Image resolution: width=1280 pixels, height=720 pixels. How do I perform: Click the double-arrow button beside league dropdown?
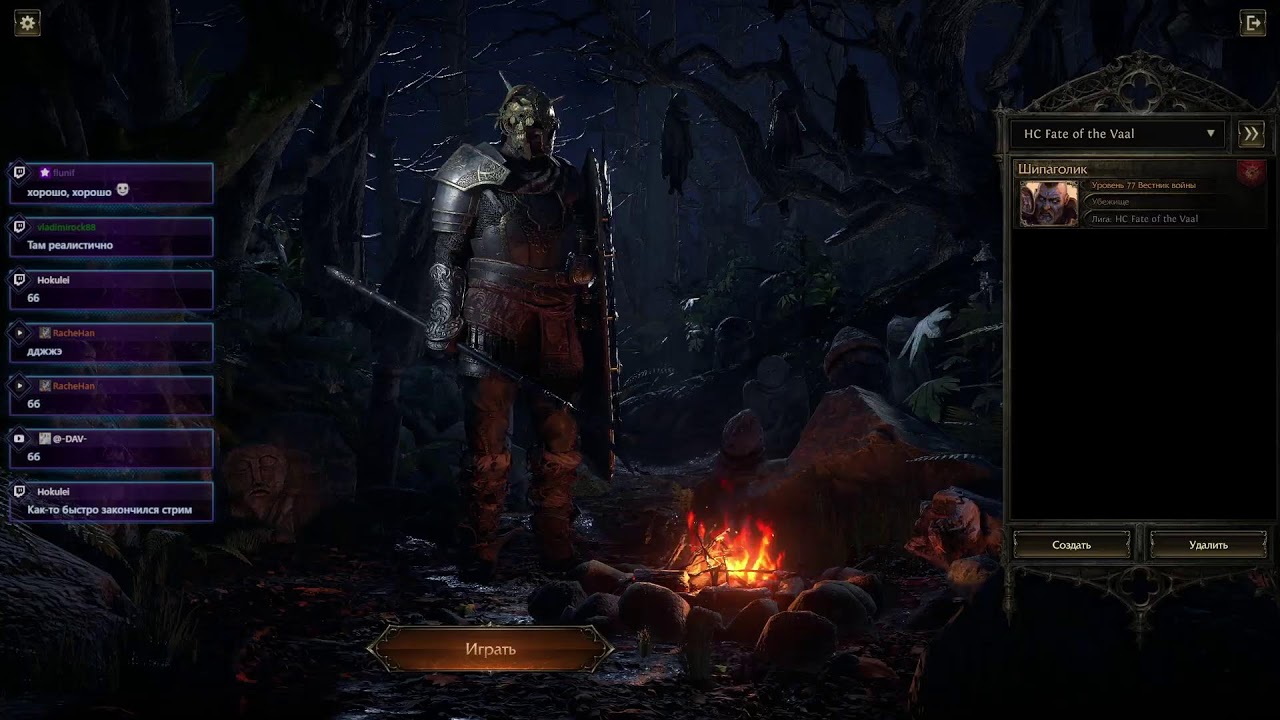click(x=1251, y=134)
